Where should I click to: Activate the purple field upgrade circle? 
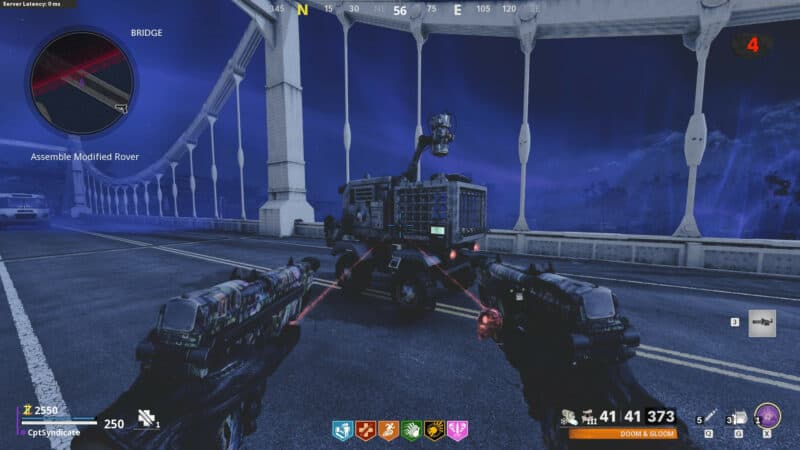point(768,416)
